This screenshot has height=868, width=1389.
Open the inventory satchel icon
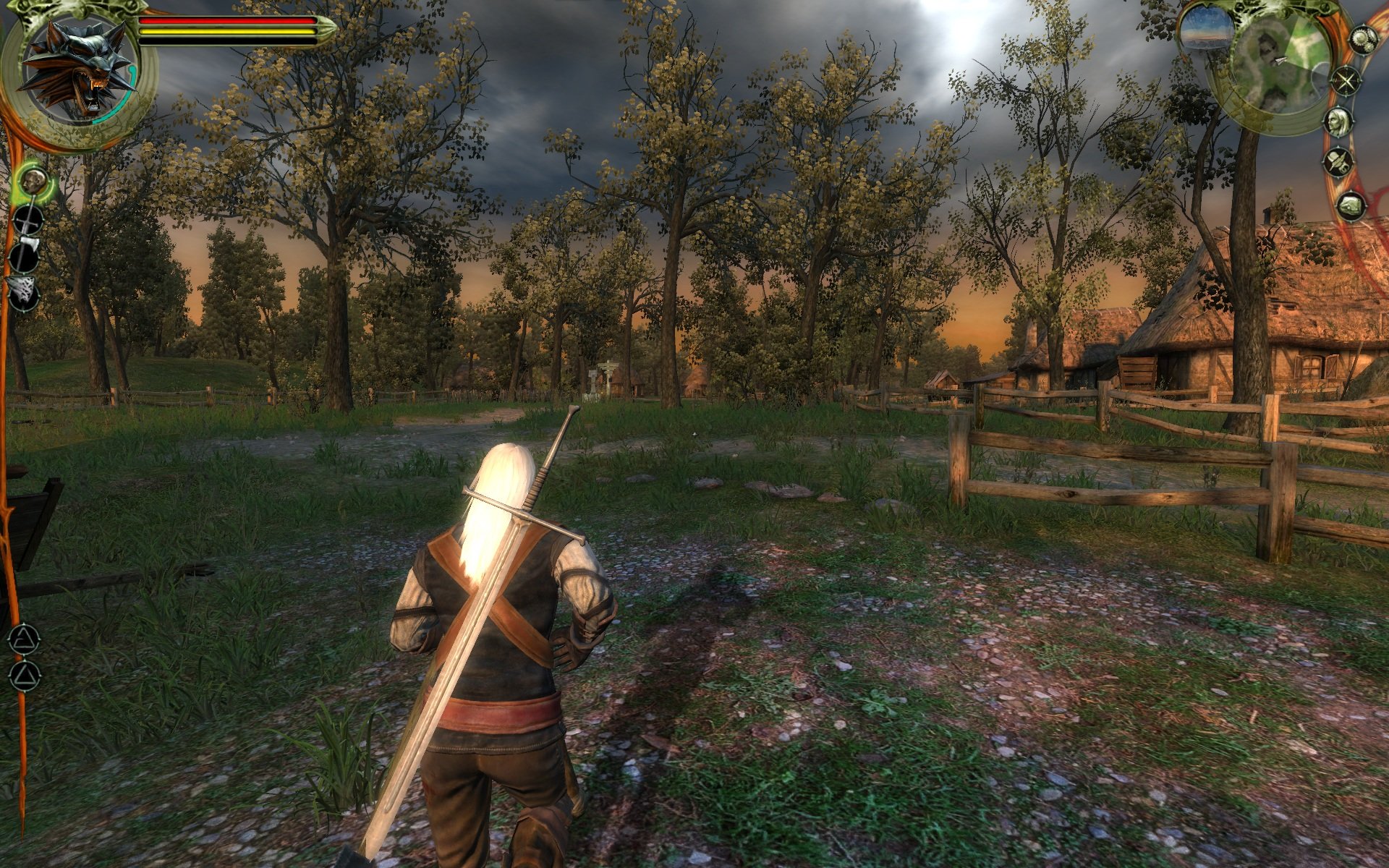(1350, 205)
